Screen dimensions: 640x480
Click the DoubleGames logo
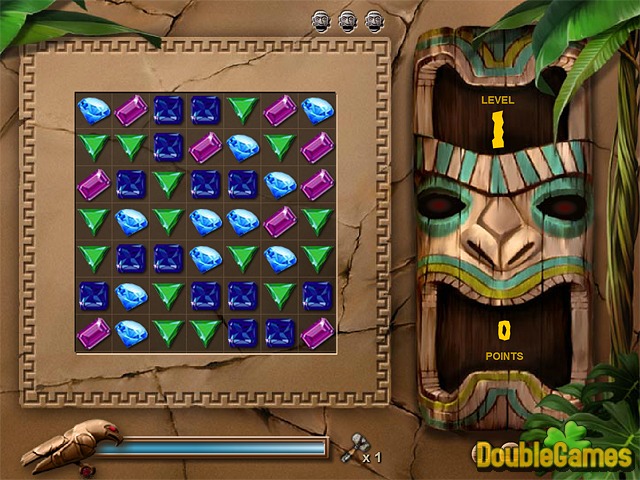coord(553,455)
